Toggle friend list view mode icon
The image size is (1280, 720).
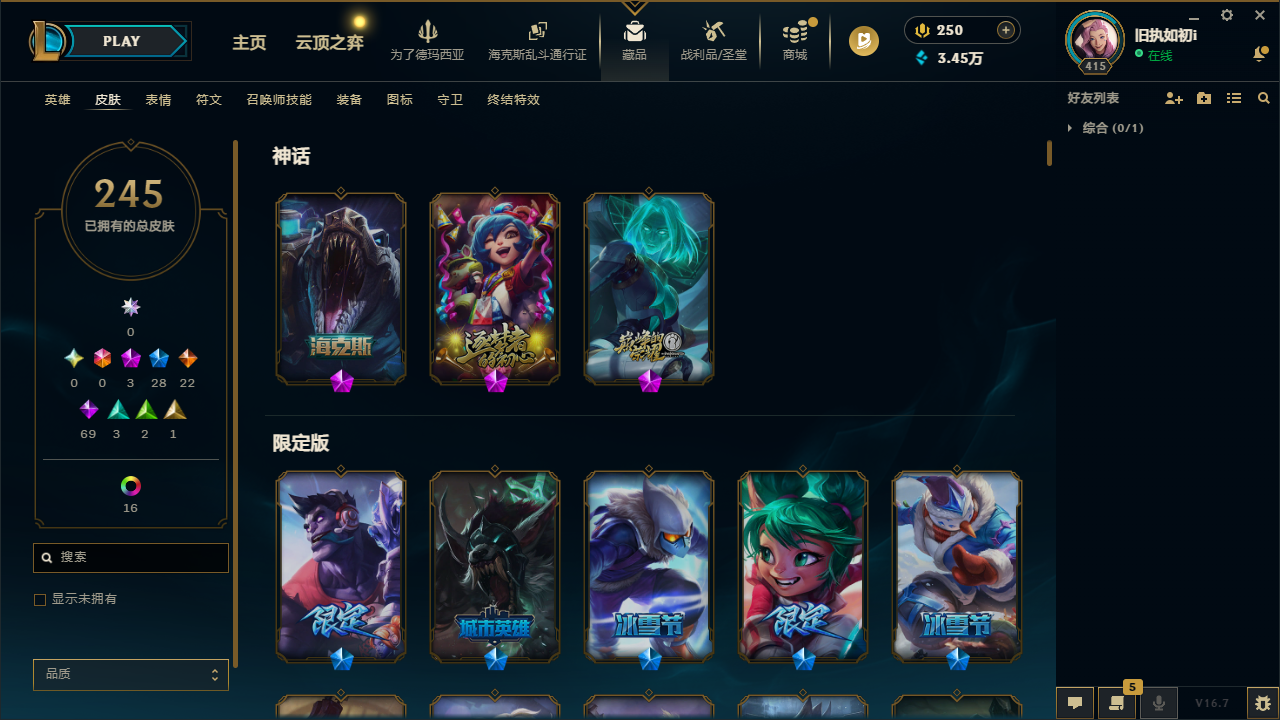[x=1233, y=98]
